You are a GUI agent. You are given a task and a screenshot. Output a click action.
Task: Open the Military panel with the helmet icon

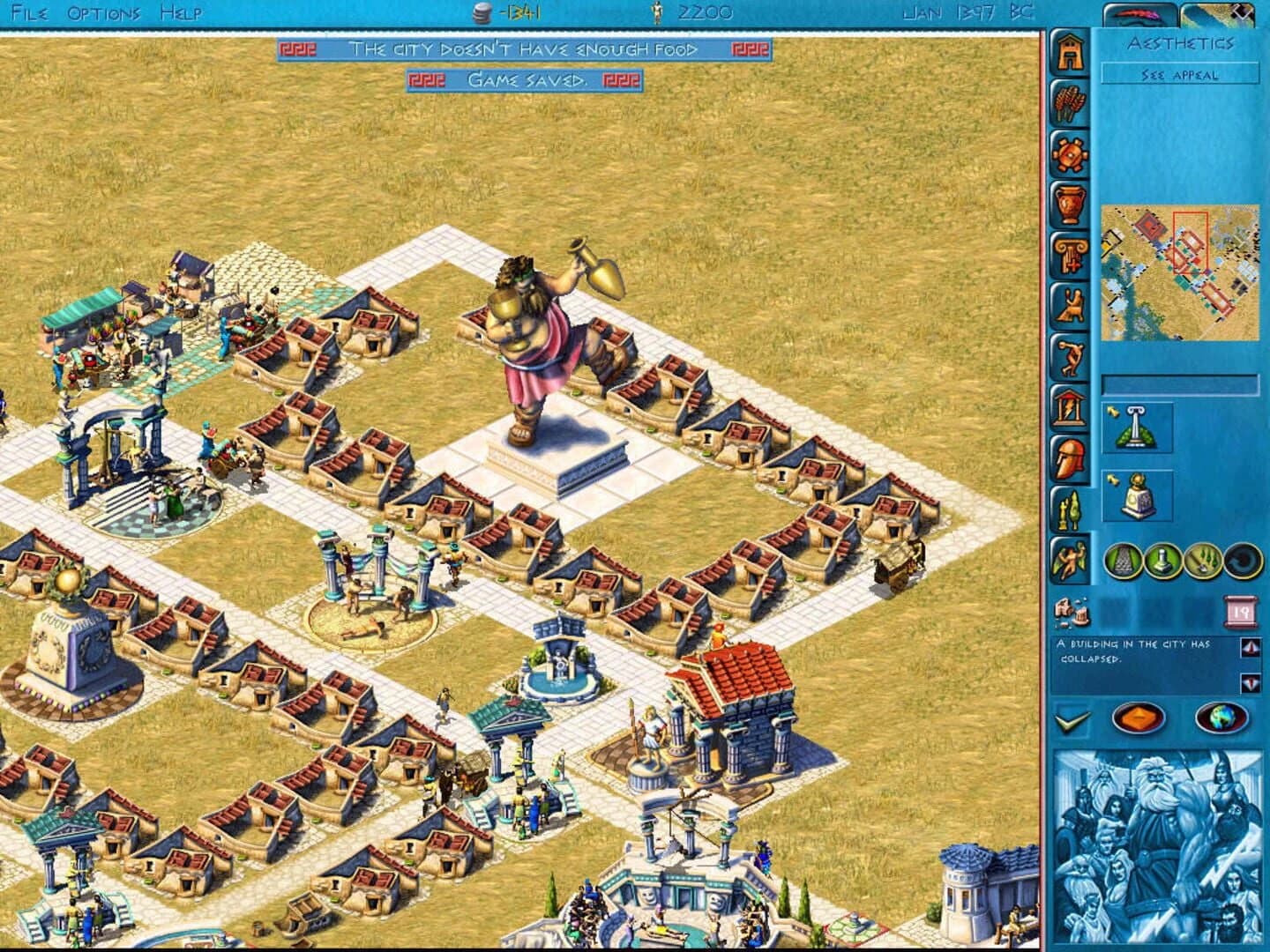pos(1070,457)
